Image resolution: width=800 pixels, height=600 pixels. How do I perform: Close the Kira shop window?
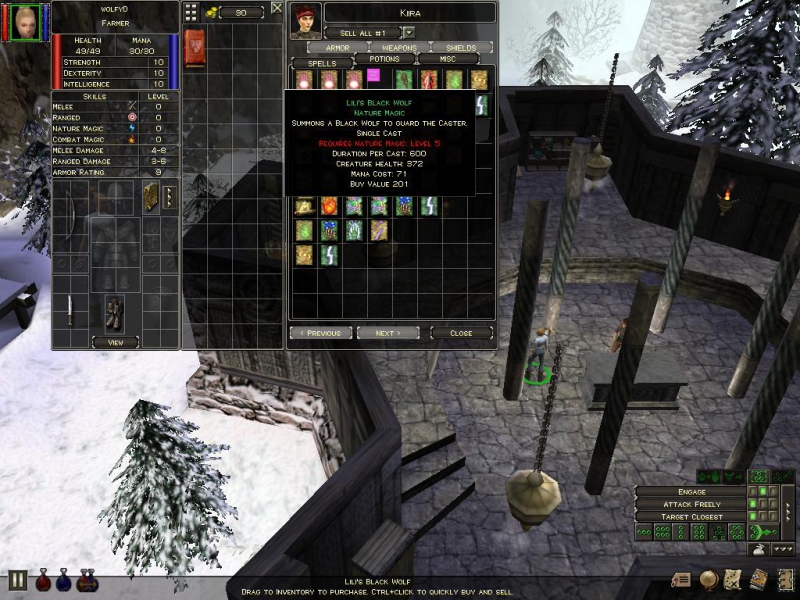coord(461,333)
